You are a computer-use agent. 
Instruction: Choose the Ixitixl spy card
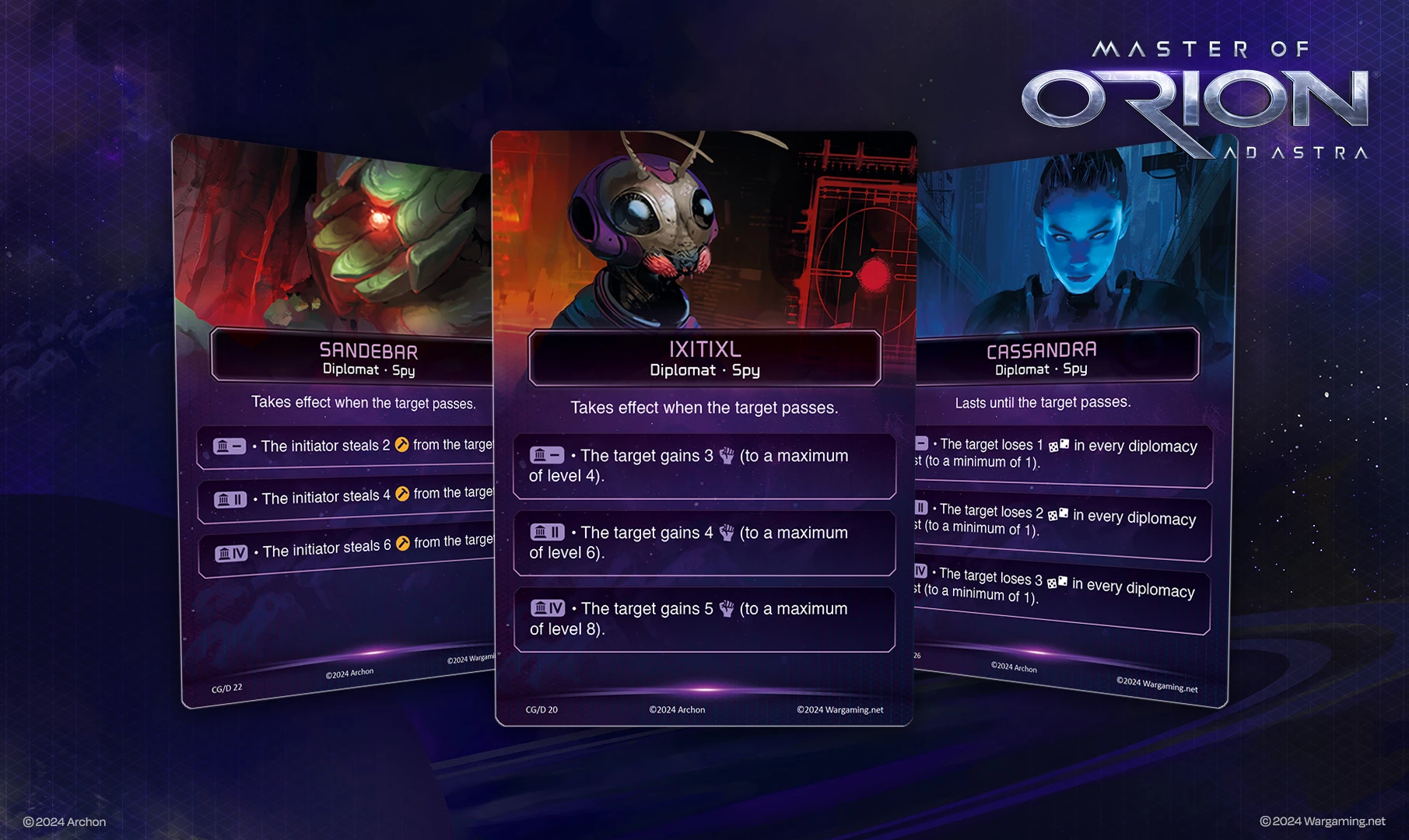tap(704, 428)
